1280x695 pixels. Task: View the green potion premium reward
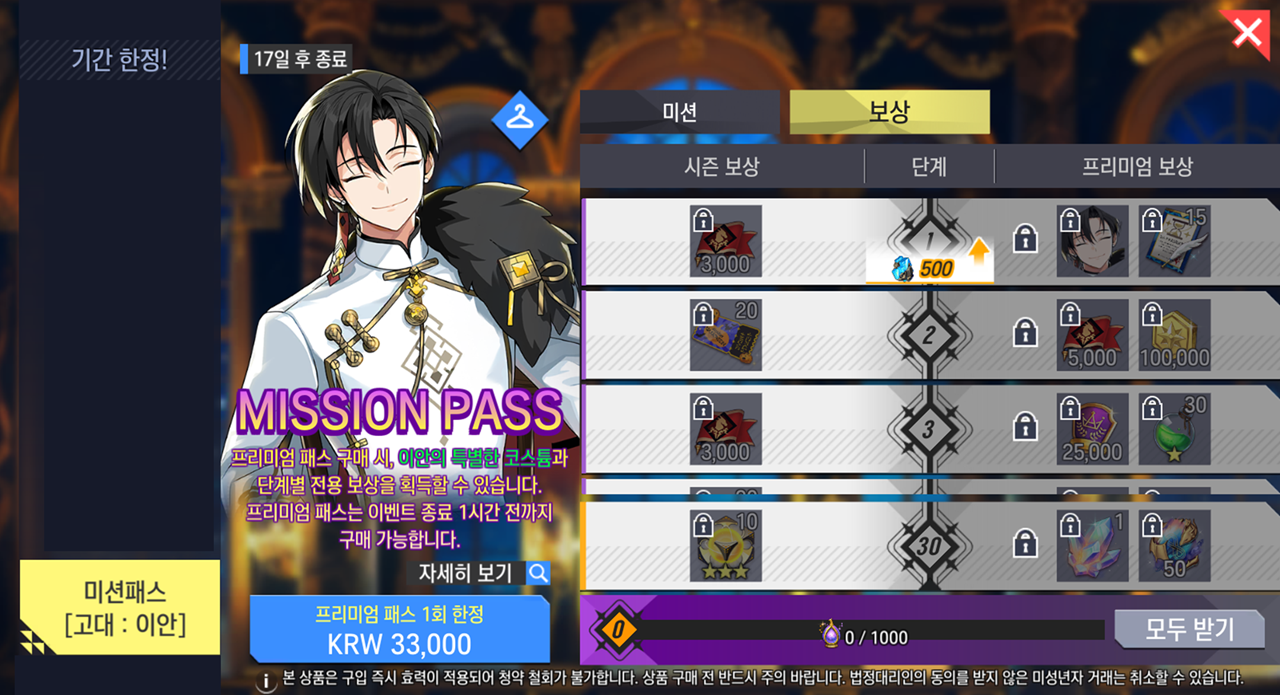coord(1174,429)
